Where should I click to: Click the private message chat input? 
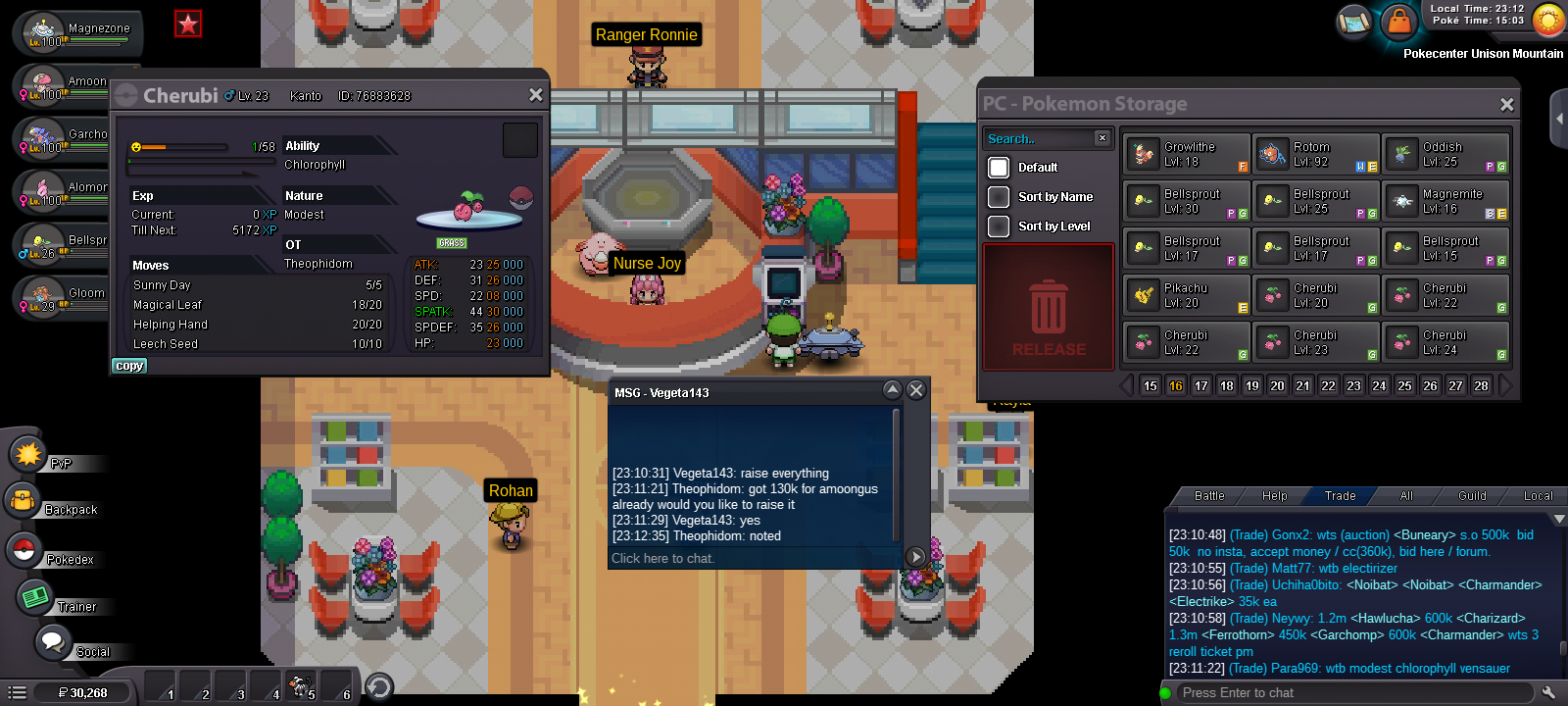750,559
